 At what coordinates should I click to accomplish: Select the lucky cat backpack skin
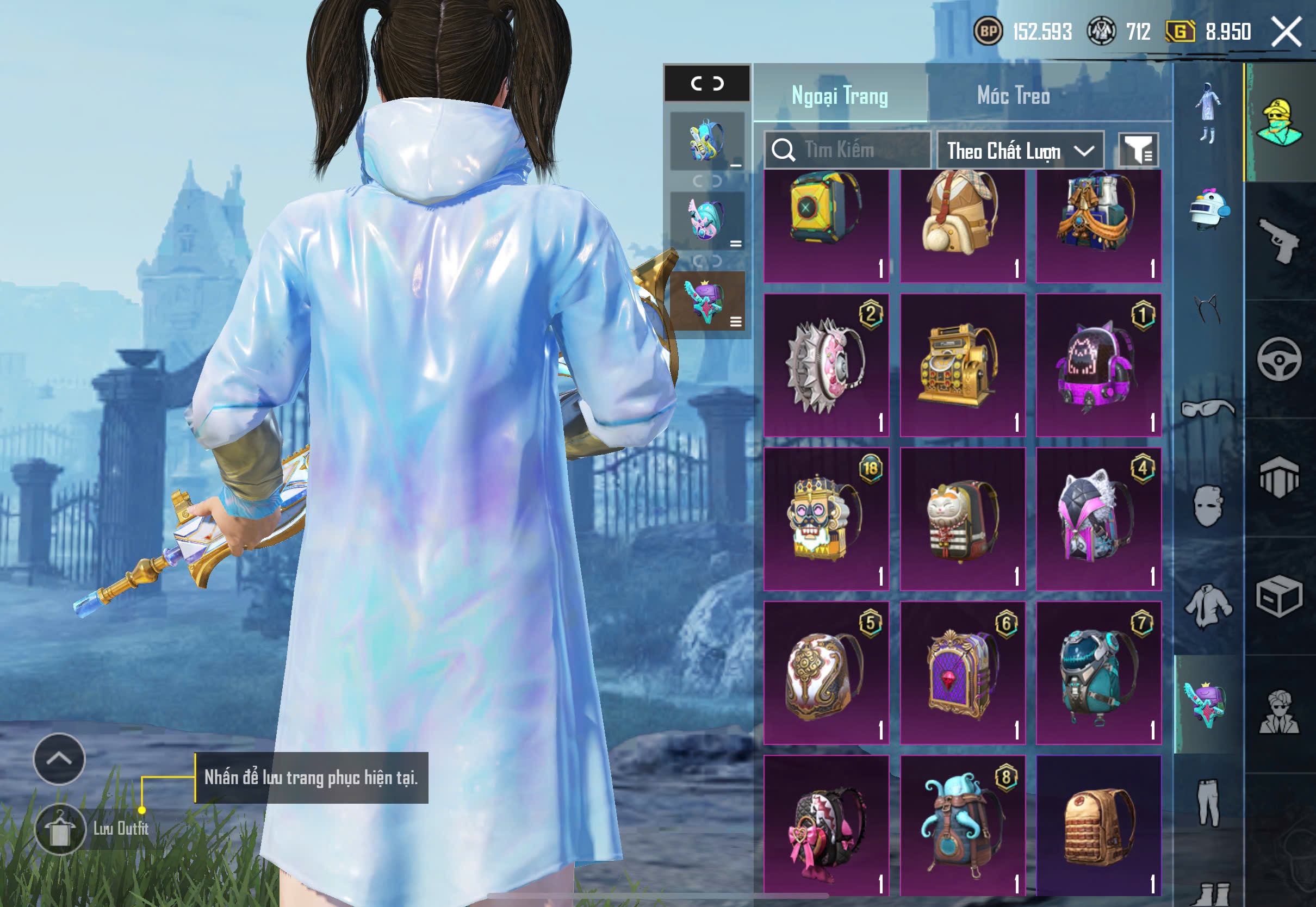point(962,519)
